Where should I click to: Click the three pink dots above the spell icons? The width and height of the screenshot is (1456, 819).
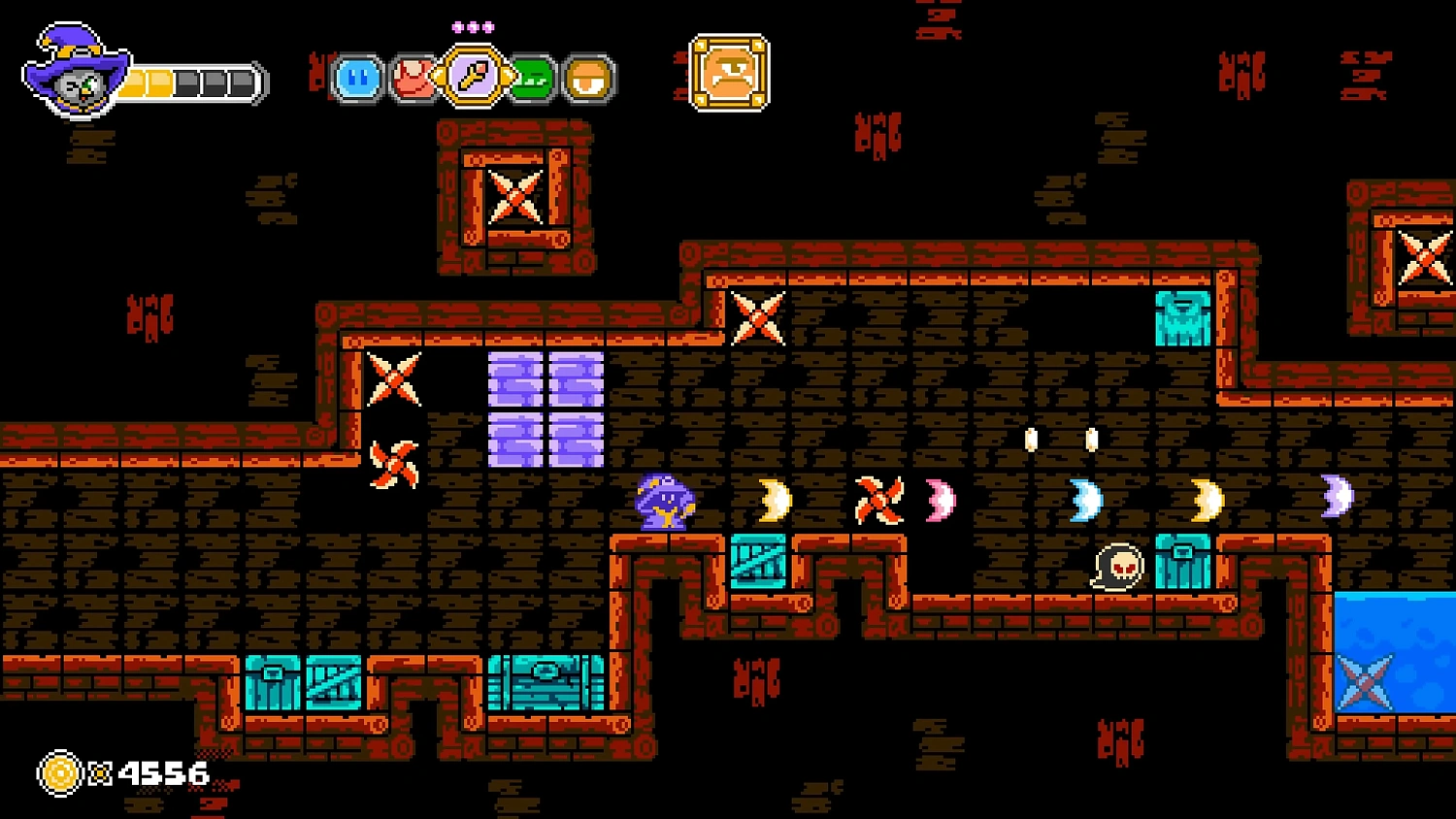473,27
